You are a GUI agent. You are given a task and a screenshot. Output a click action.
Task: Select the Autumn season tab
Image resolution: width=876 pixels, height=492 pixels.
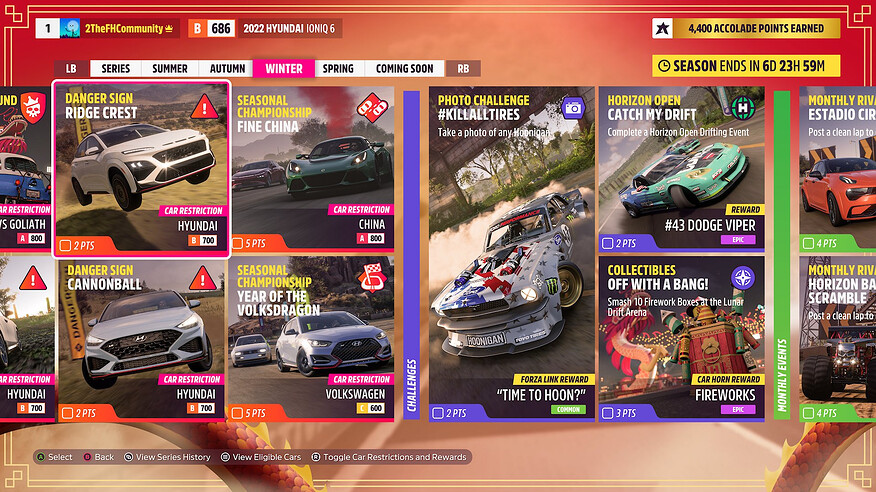pos(227,69)
